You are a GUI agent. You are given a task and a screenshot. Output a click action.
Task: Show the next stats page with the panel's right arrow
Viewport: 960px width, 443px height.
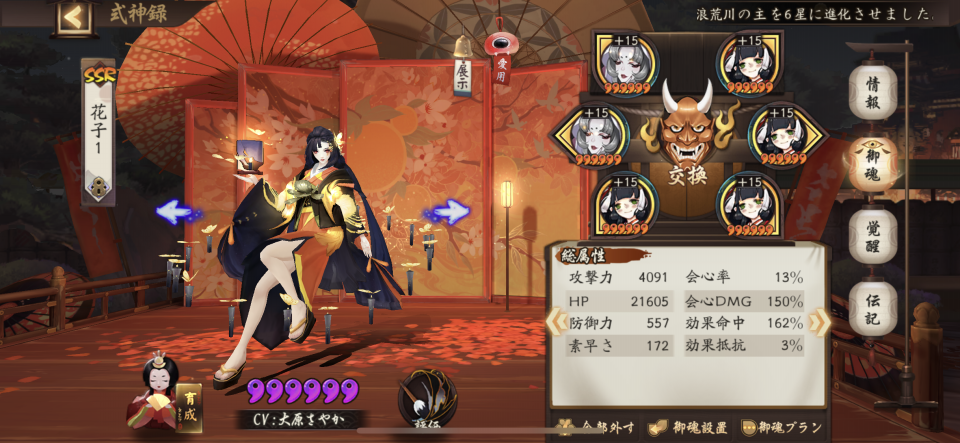(820, 321)
